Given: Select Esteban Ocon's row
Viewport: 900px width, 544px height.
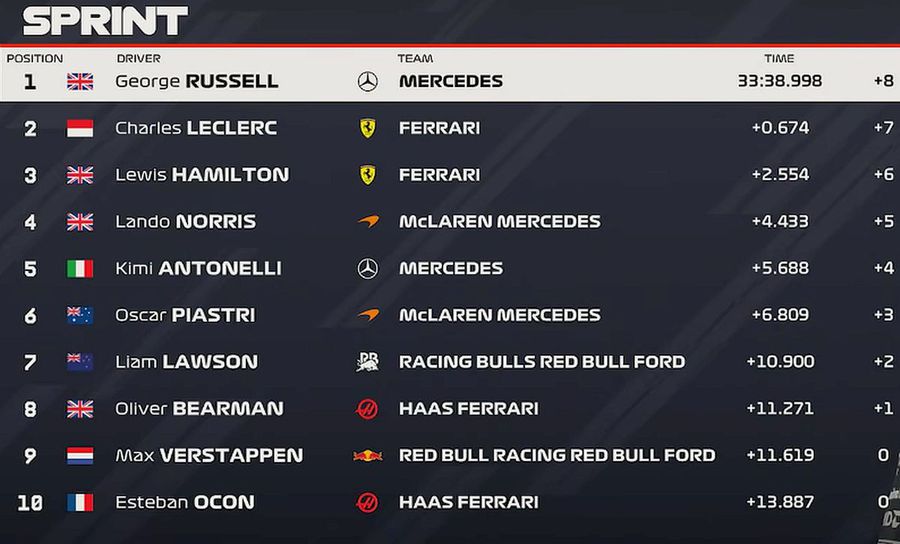Looking at the screenshot, I should tap(185, 502).
